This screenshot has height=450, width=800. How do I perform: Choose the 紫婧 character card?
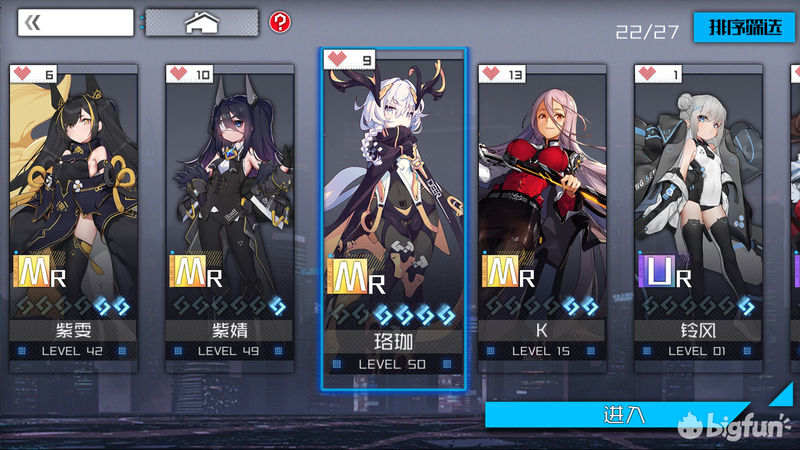pos(229,210)
